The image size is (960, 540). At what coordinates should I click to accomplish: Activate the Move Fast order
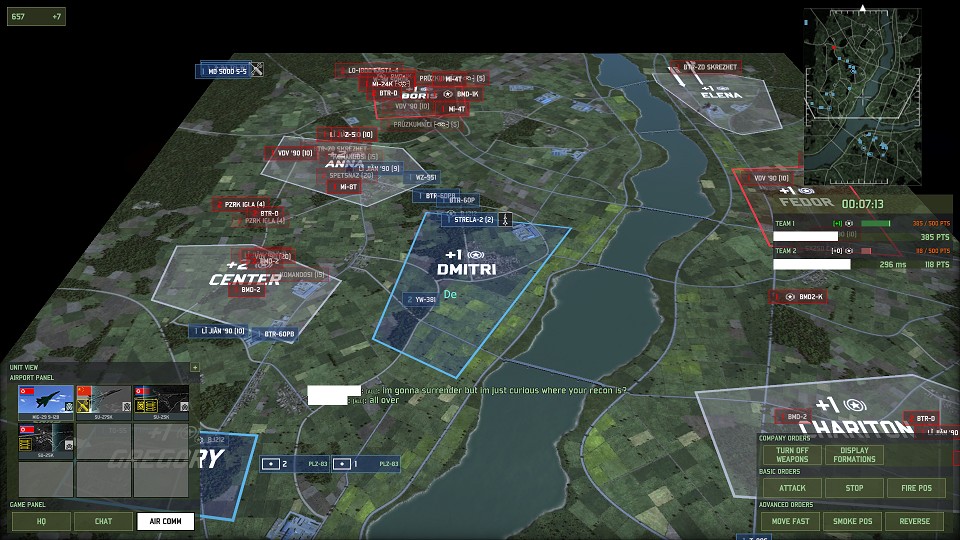click(792, 521)
